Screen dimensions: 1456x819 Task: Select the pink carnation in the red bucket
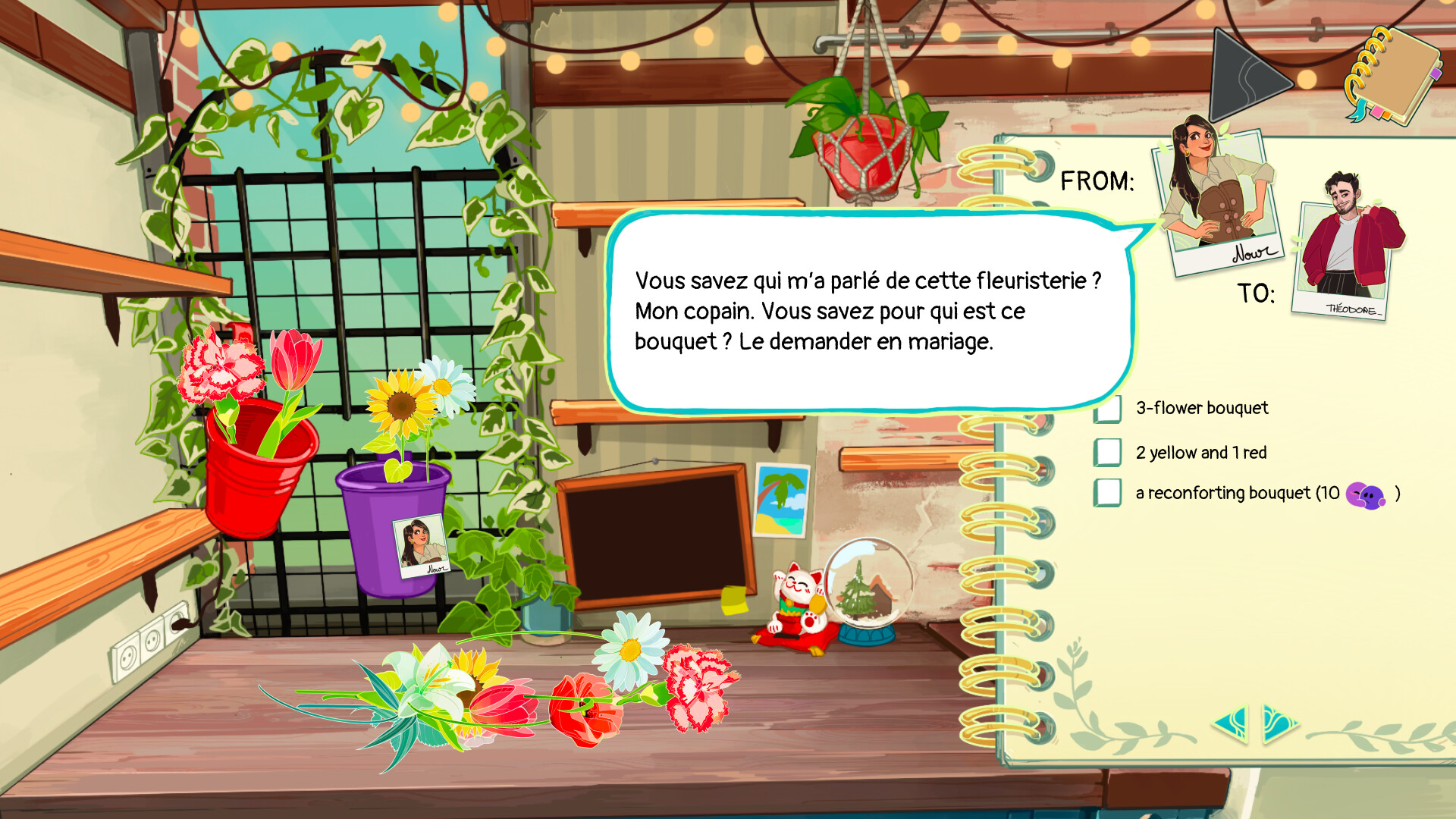pyautogui.click(x=216, y=364)
